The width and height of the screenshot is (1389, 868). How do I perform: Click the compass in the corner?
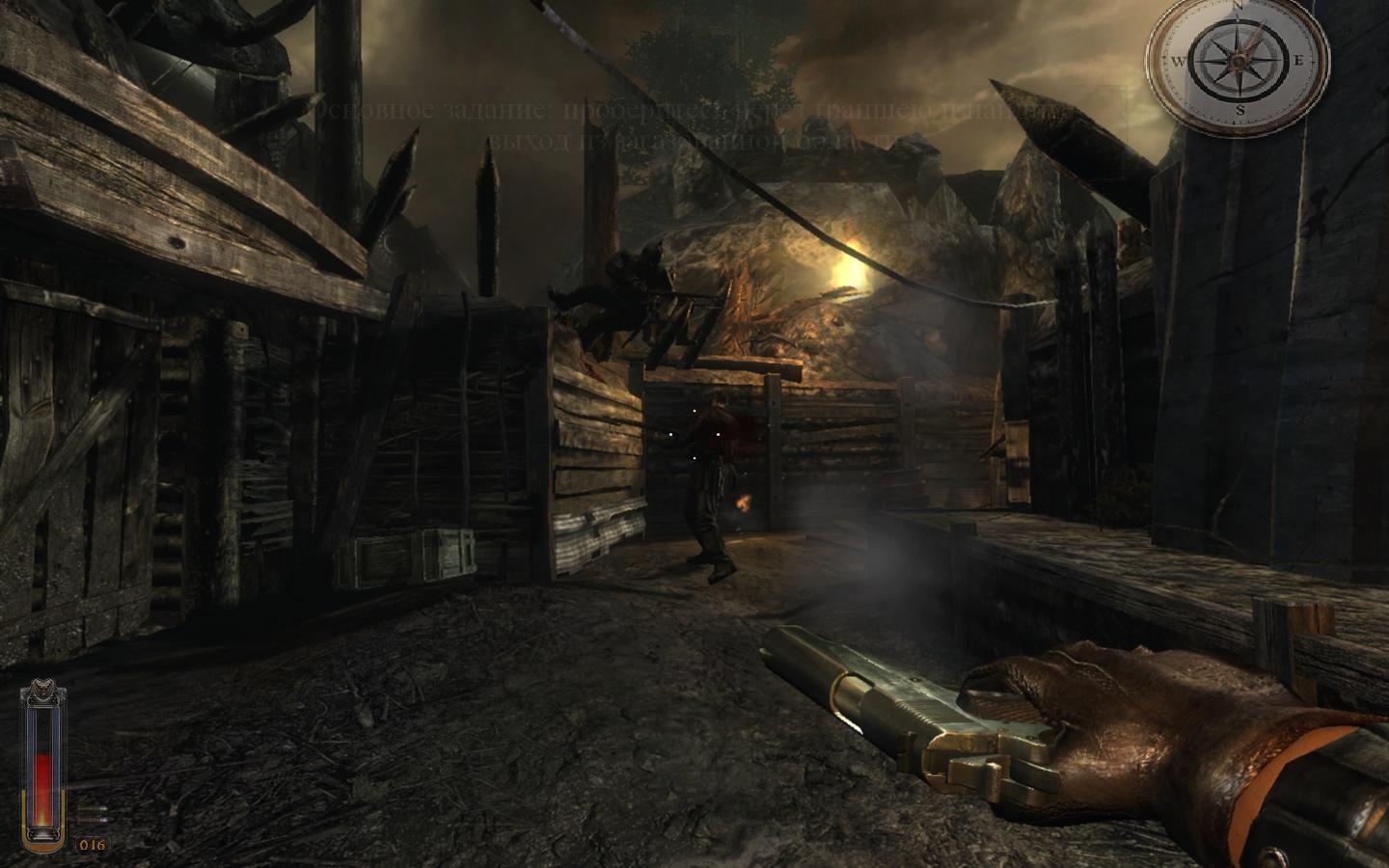[x=1238, y=60]
